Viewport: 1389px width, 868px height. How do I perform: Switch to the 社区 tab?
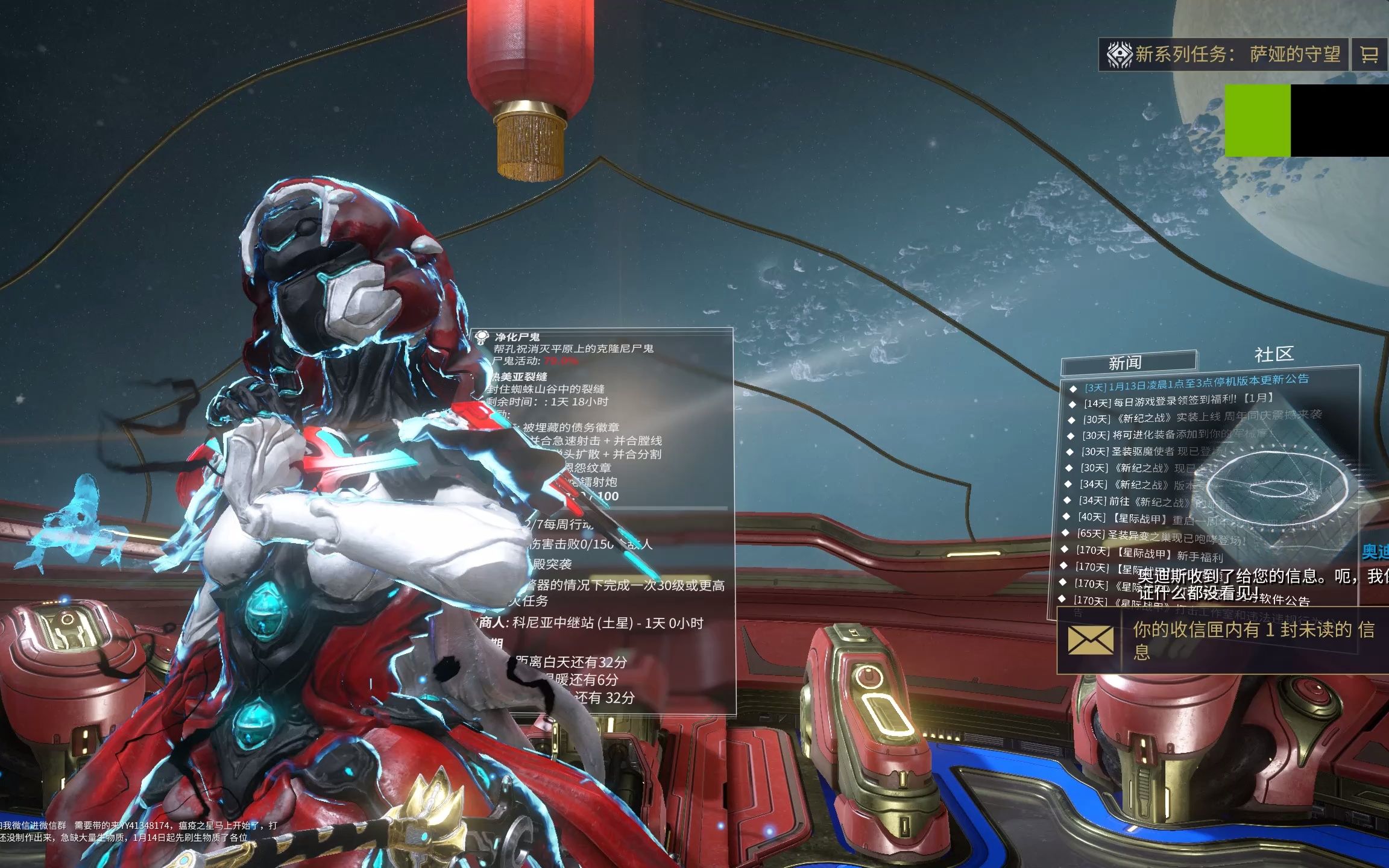(1274, 354)
